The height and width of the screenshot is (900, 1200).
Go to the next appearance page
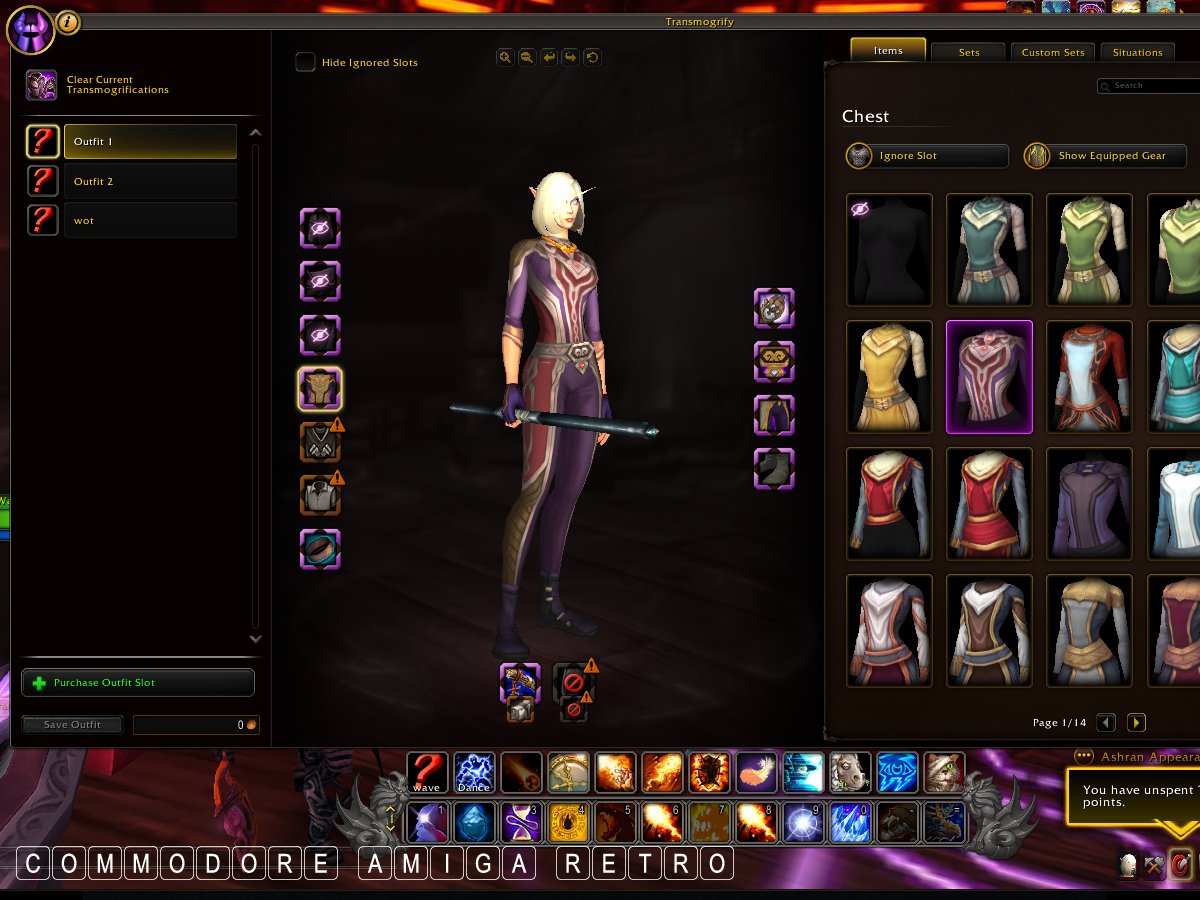click(1136, 723)
